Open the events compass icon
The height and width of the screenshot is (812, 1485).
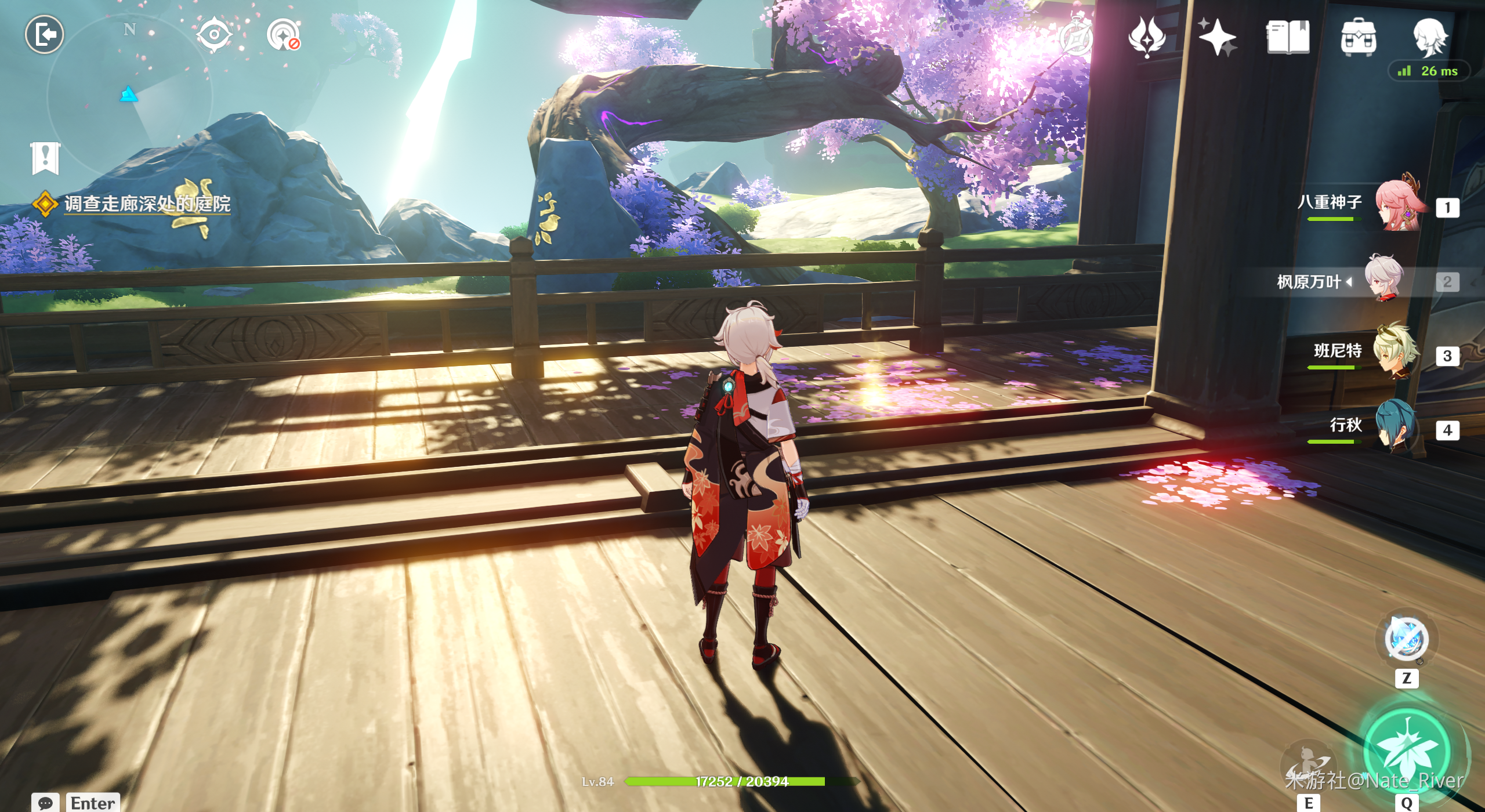pyautogui.click(x=1077, y=36)
